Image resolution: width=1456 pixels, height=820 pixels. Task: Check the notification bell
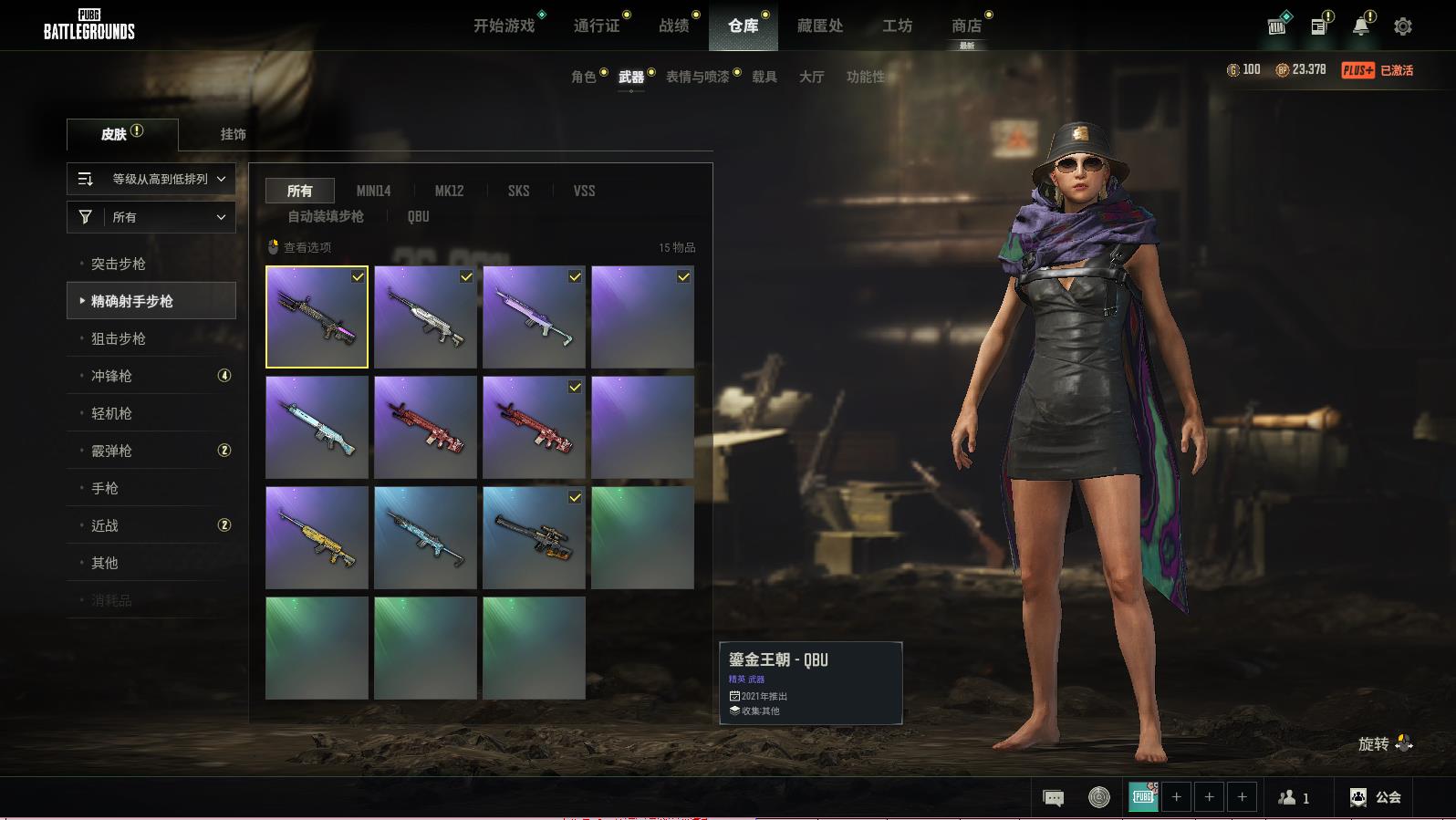(1360, 26)
